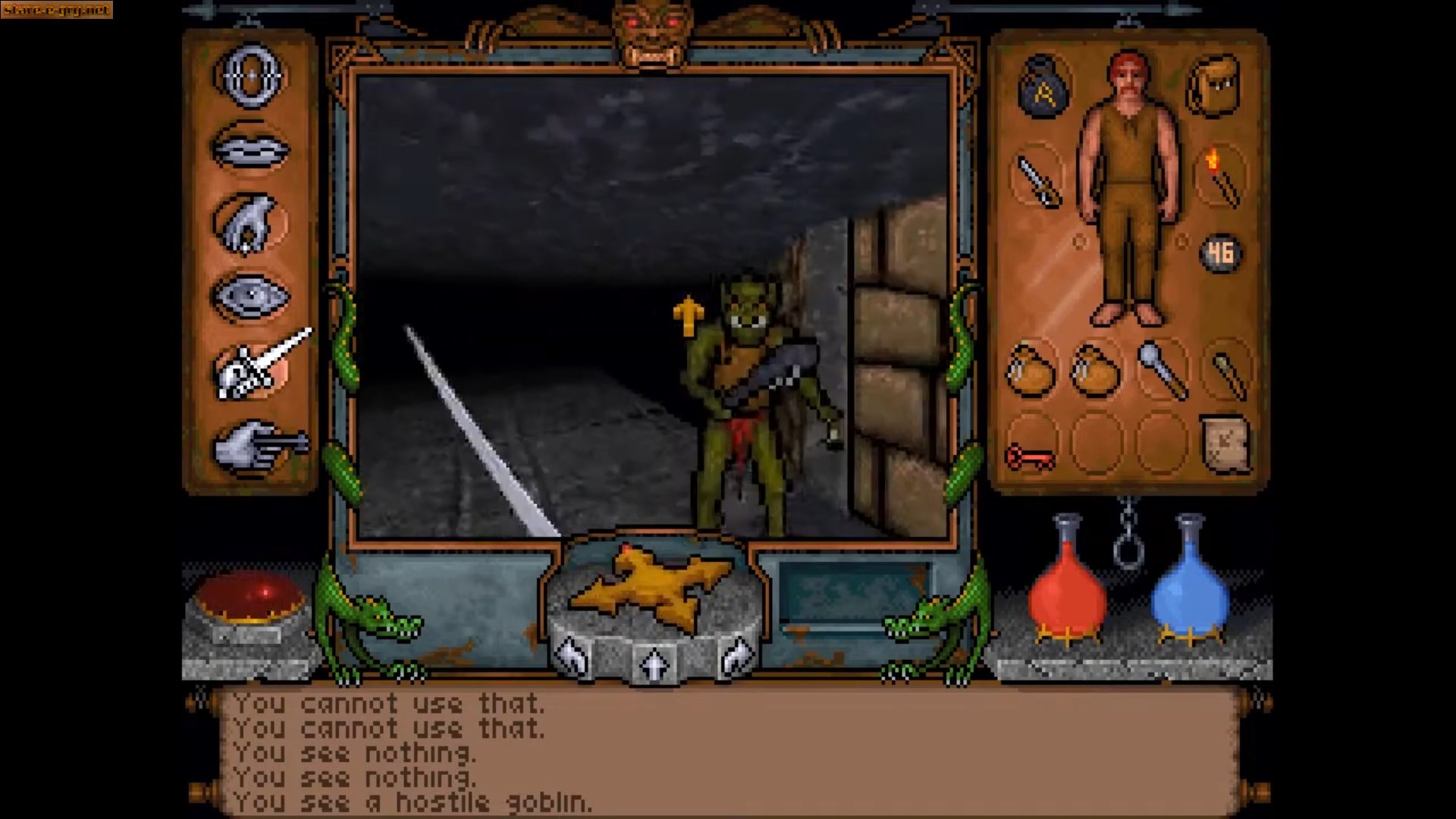This screenshot has width=1456, height=819.
Task: Click the forward movement arrow
Action: click(654, 664)
